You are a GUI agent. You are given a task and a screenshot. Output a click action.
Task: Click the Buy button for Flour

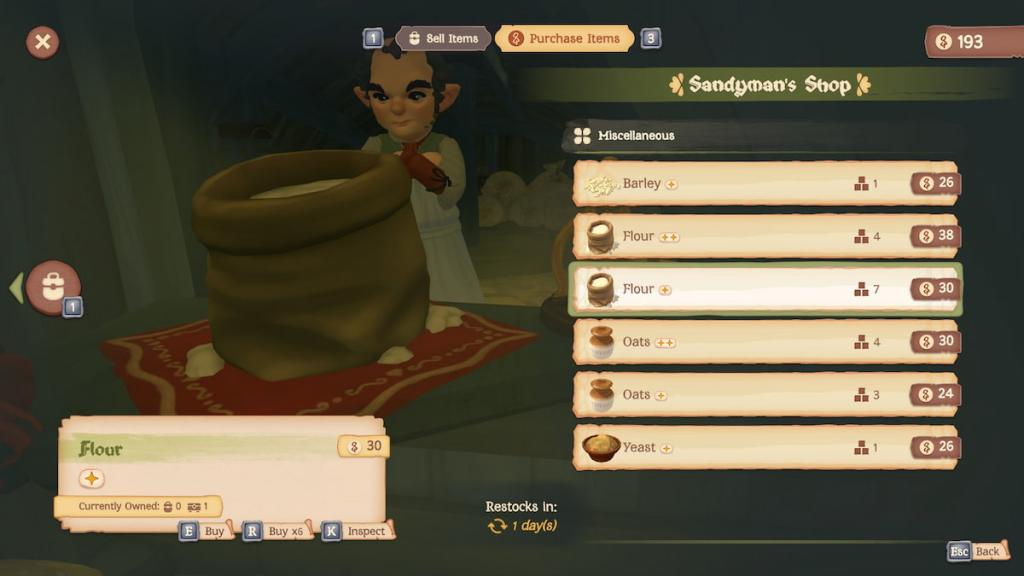tap(204, 531)
